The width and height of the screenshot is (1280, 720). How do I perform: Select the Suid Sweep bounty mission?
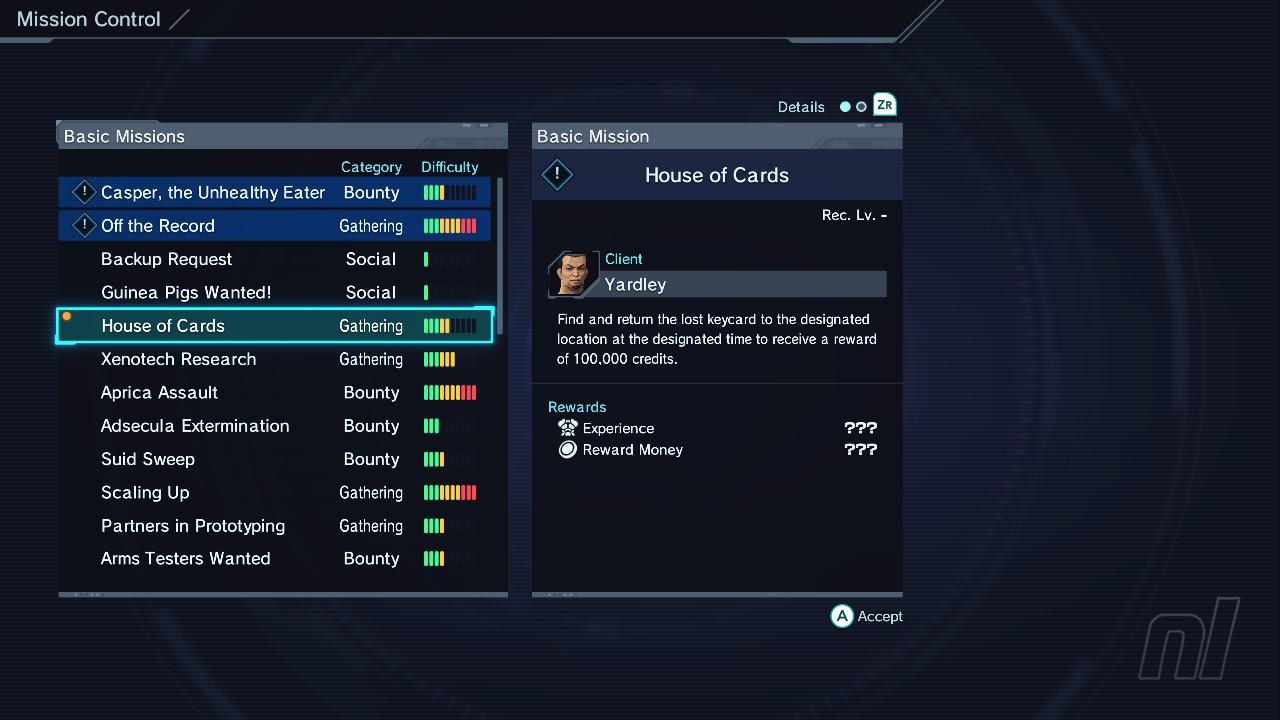148,459
